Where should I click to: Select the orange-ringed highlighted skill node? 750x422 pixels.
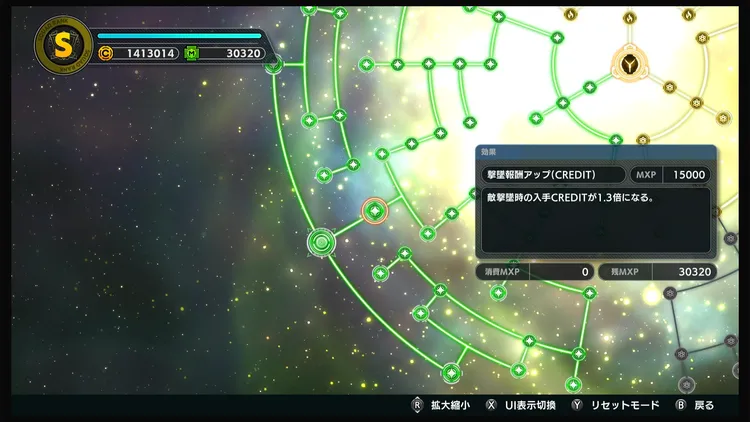pos(375,210)
